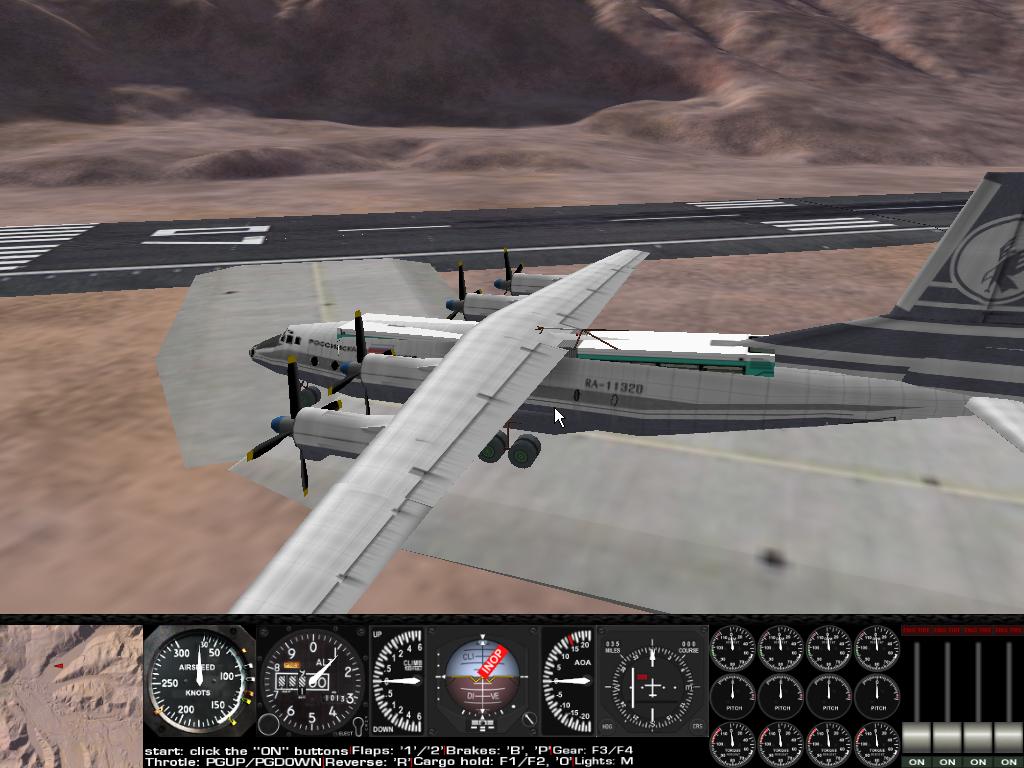Click the engine 4 throttle lever handle
This screenshot has width=1024, height=768.
point(1008,738)
